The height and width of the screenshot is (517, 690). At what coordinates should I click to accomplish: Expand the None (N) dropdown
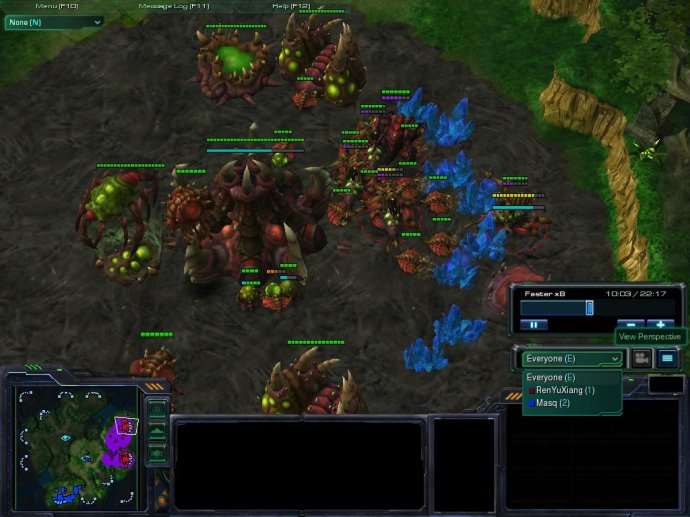[54, 22]
